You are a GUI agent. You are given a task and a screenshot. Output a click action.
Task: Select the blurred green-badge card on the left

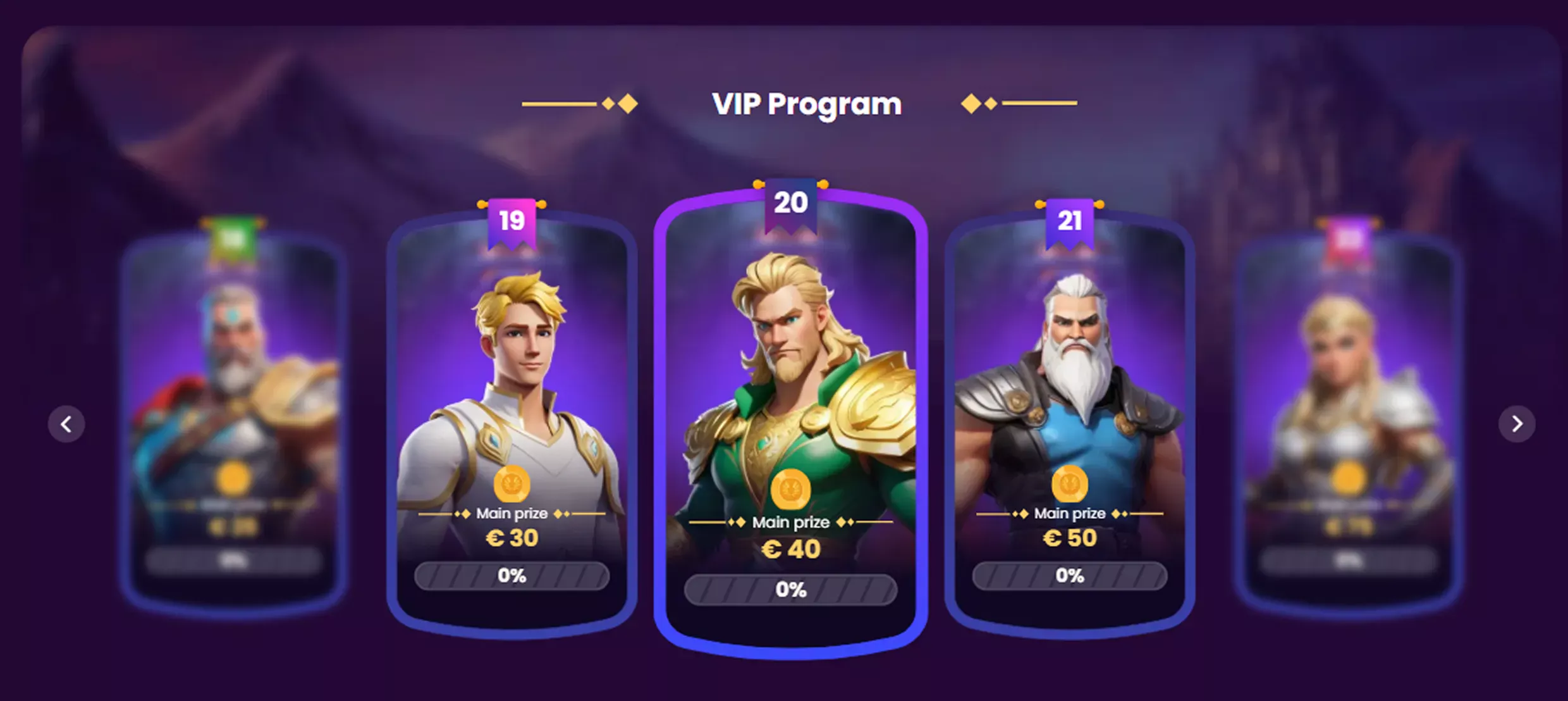point(233,418)
